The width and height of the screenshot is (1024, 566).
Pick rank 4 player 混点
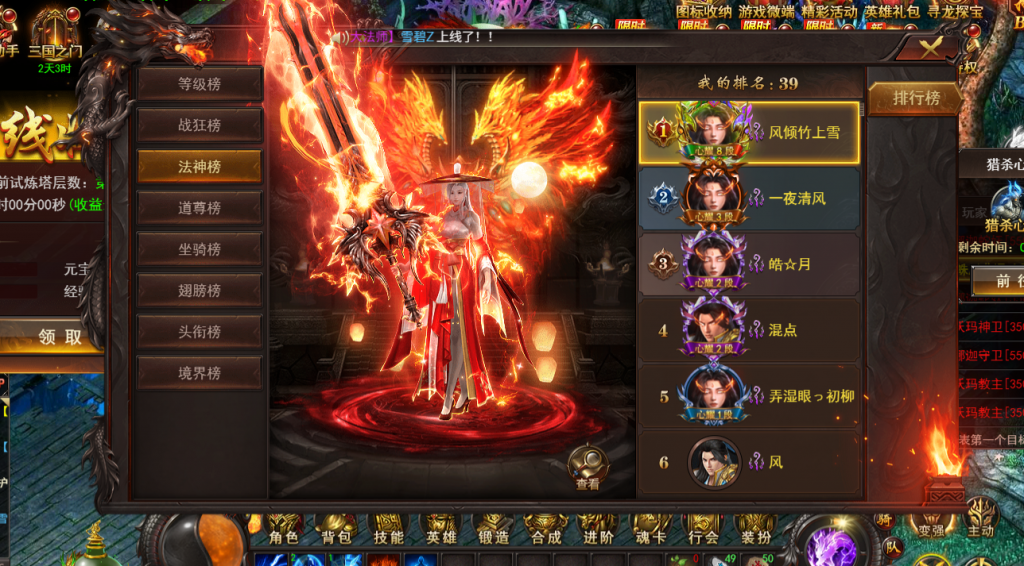[749, 329]
